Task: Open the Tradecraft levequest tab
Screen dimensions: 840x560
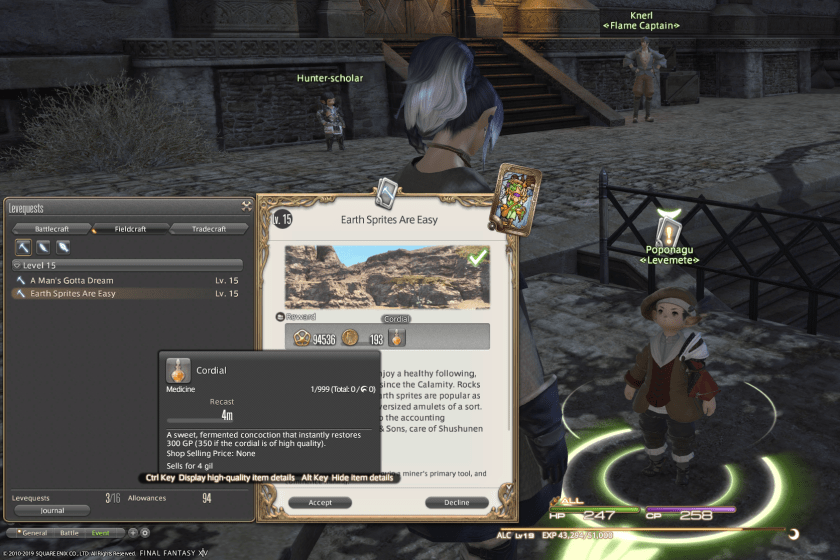Action: (x=209, y=229)
